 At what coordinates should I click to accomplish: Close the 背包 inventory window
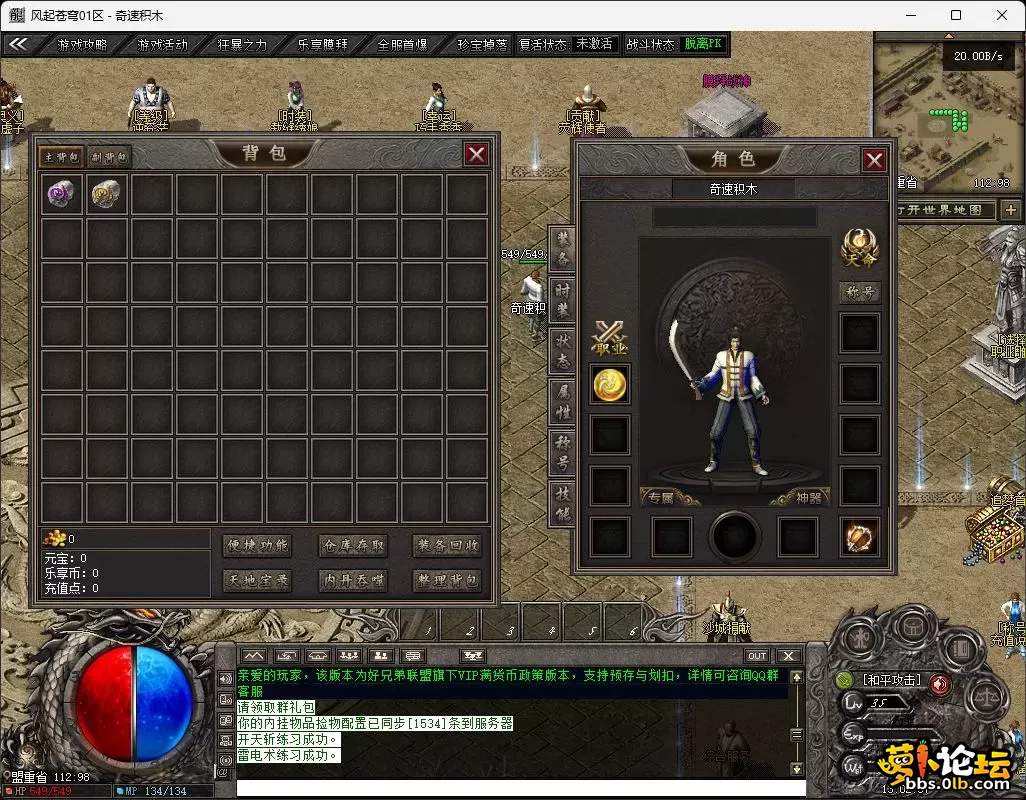click(476, 154)
